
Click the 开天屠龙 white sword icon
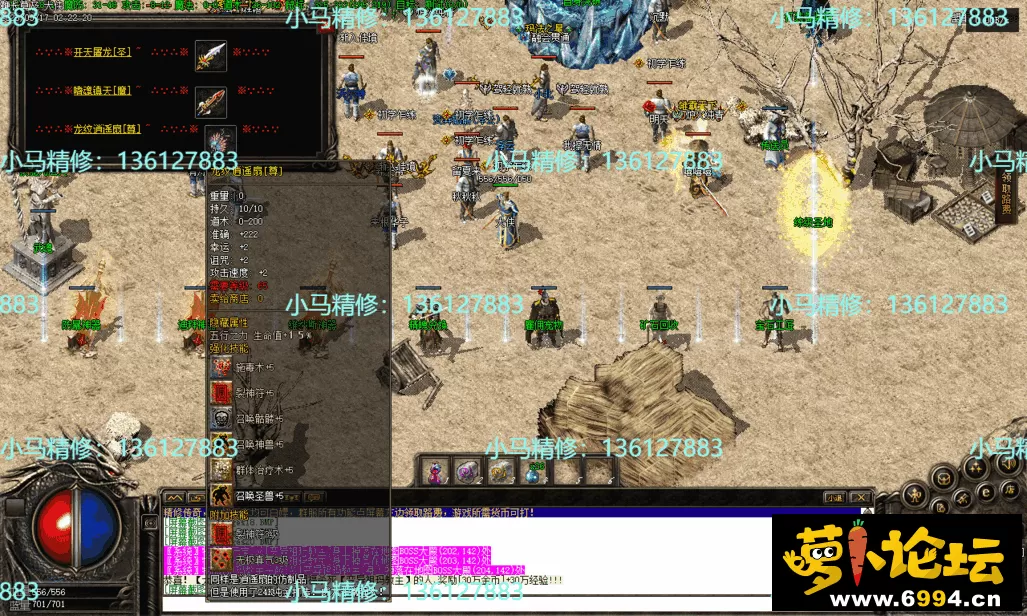(210, 56)
